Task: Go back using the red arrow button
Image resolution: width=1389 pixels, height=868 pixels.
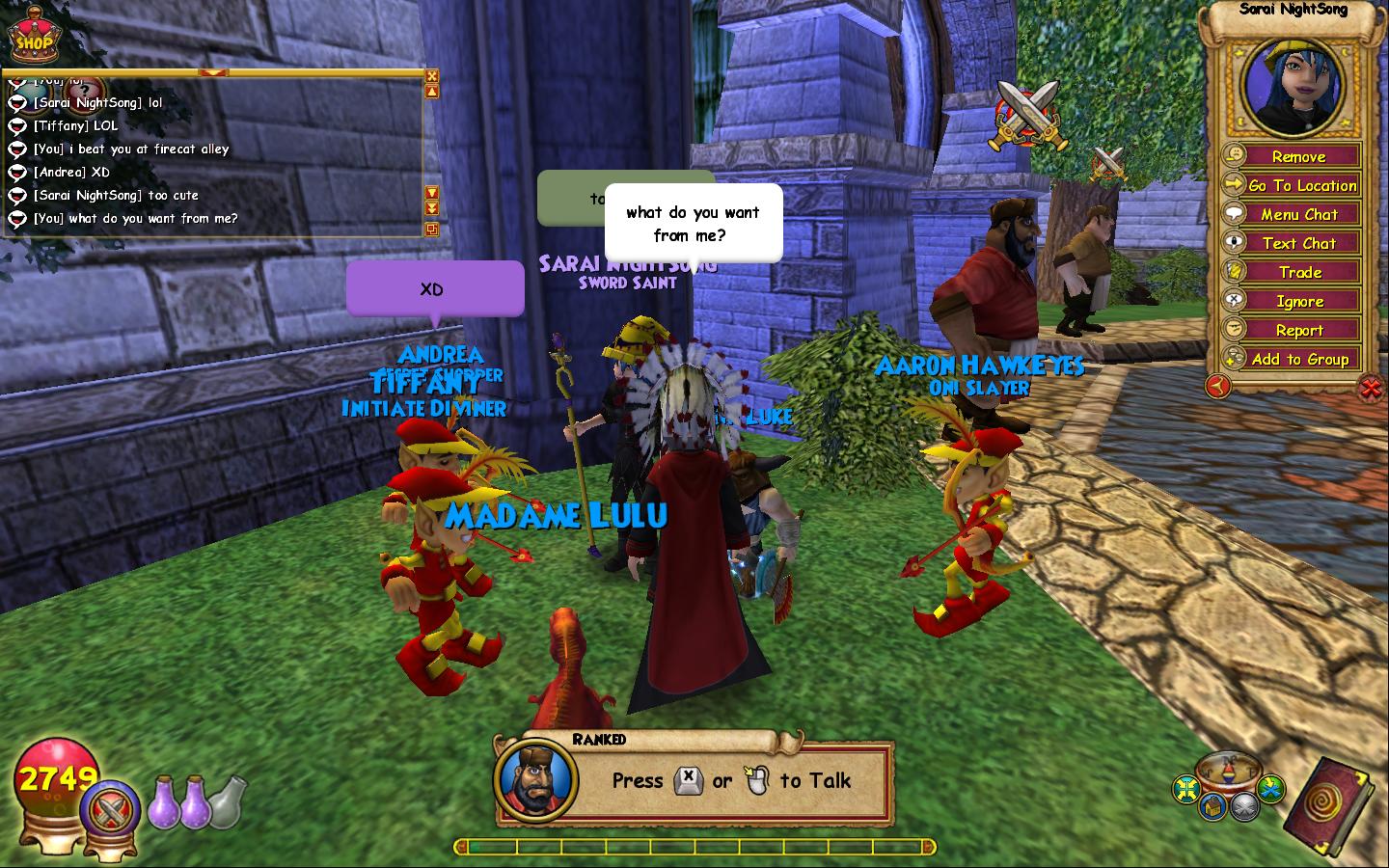Action: [x=1218, y=387]
